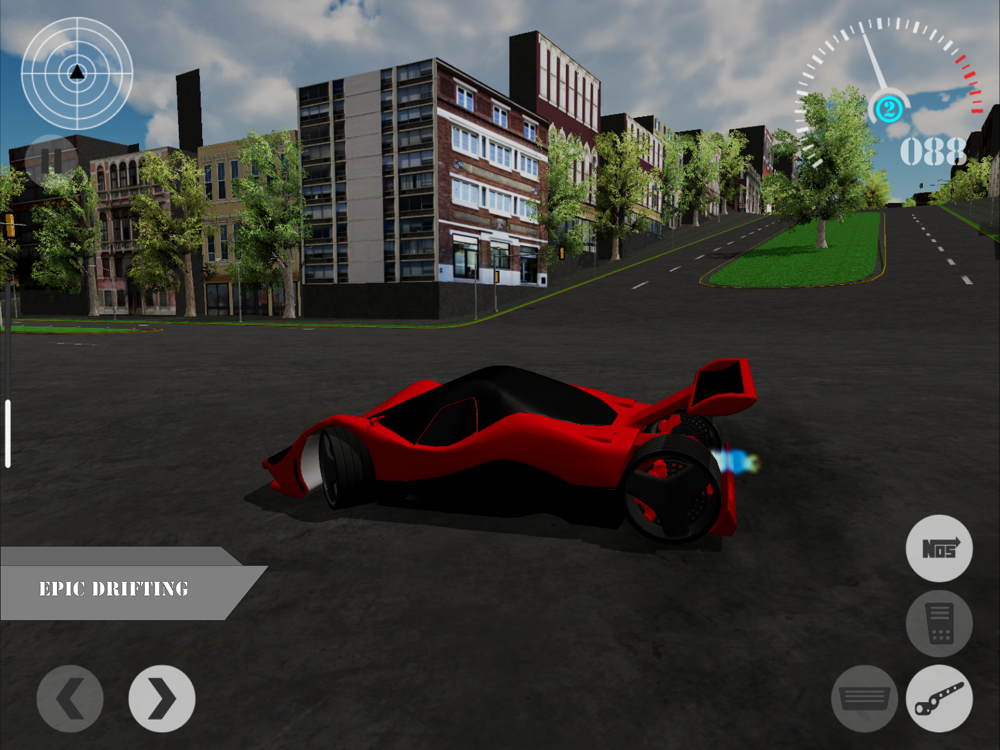Activate the NOS boost button
Screen dimensions: 1000x750
939,548
